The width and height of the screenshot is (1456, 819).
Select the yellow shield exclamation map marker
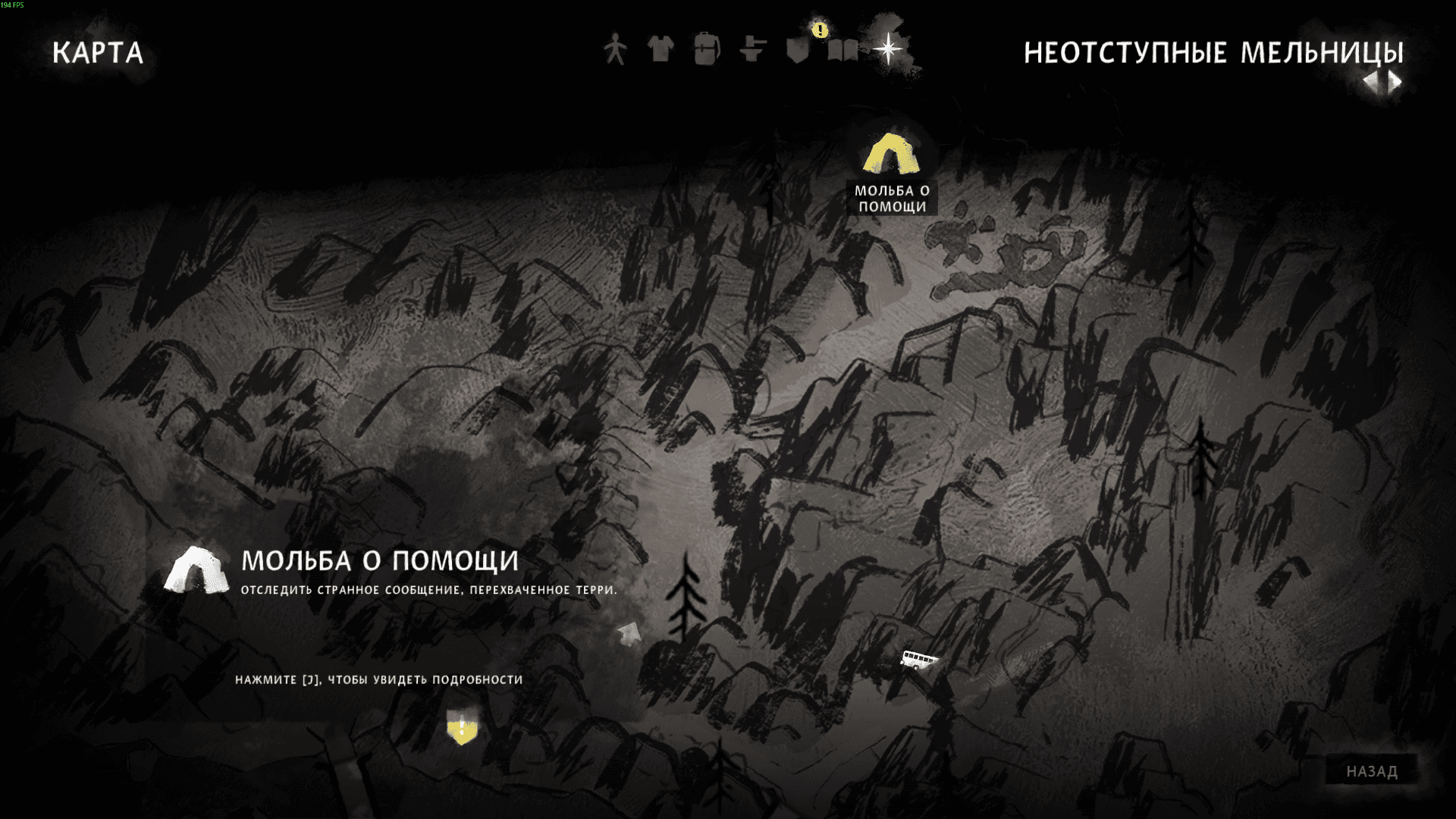pos(462,728)
